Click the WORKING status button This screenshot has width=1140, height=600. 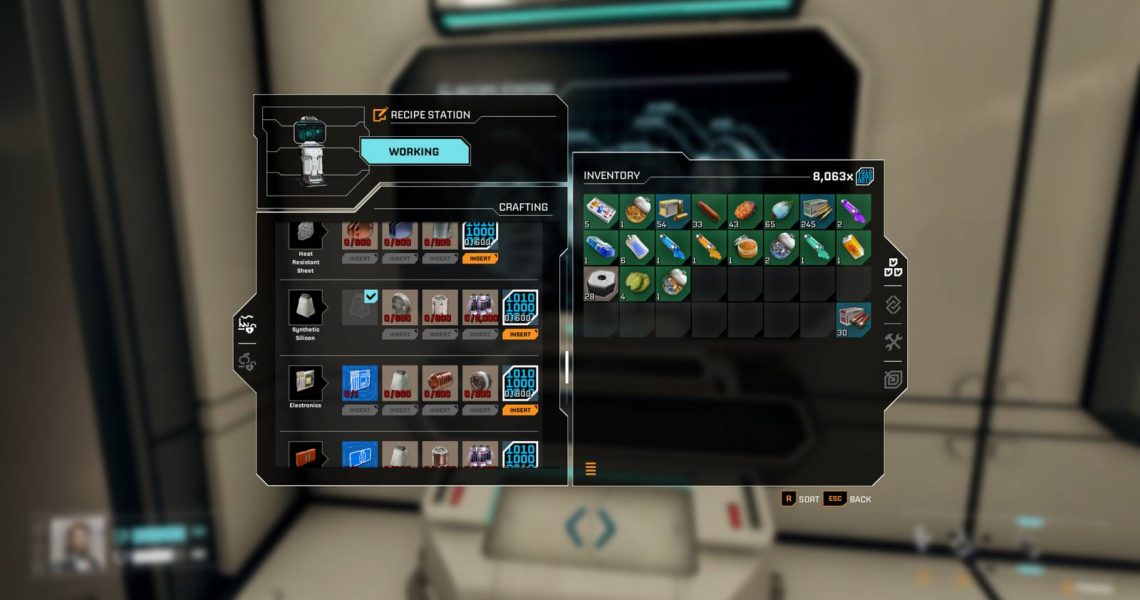[414, 152]
